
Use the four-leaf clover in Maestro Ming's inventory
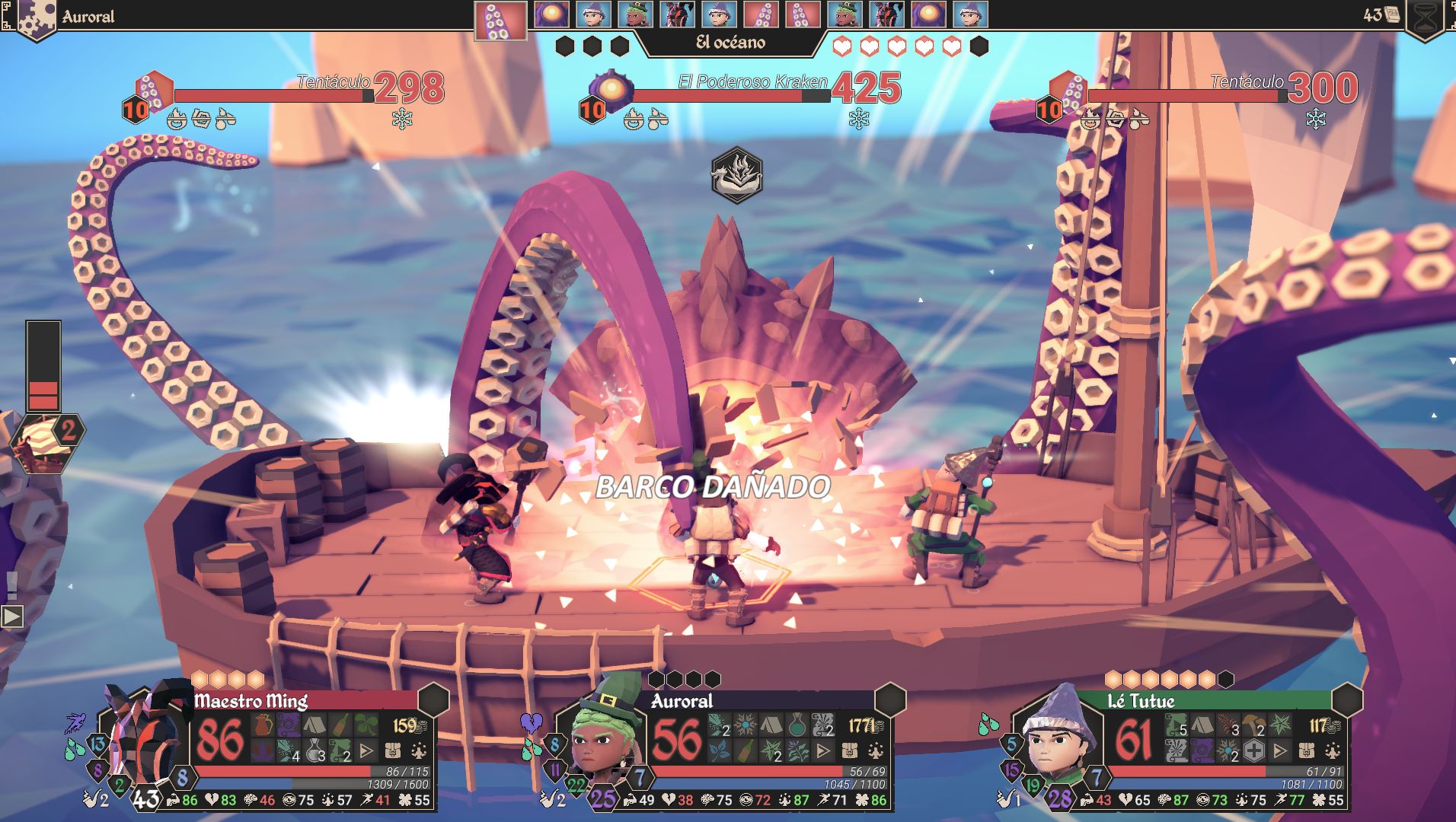pyautogui.click(x=367, y=725)
